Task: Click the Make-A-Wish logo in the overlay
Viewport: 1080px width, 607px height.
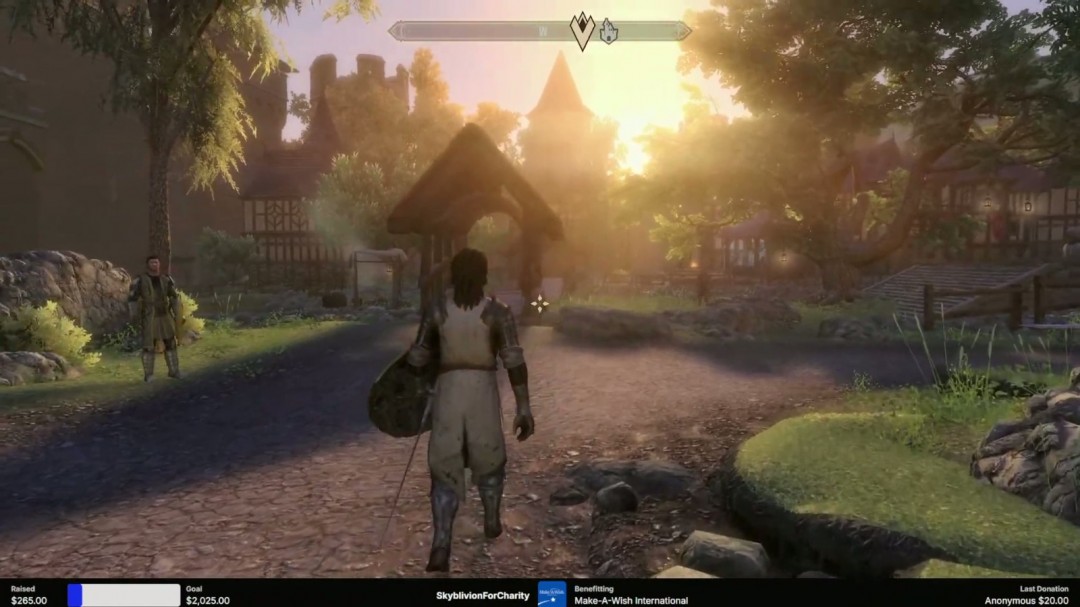Action: (x=551, y=594)
